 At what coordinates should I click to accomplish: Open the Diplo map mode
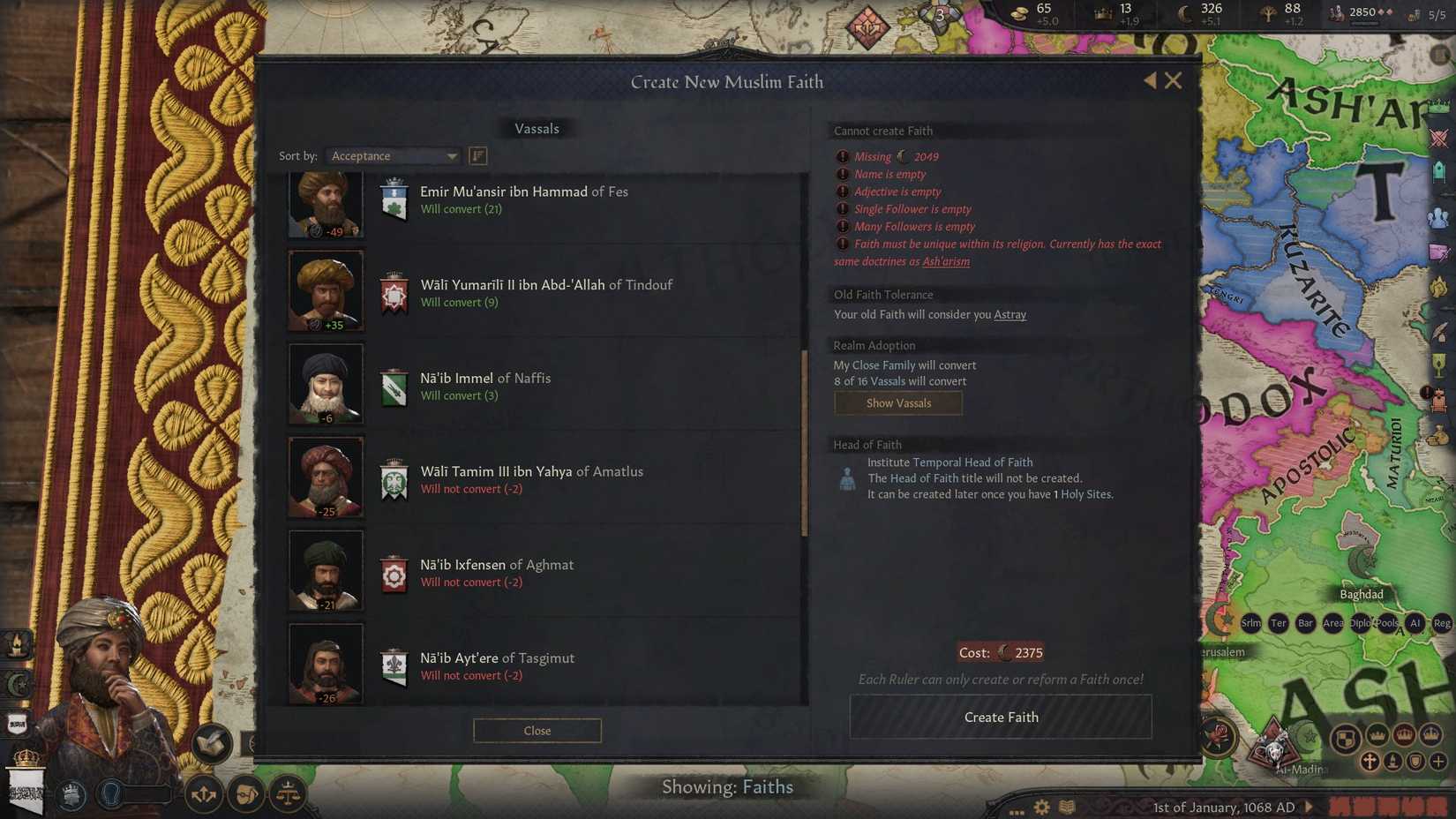point(1360,623)
